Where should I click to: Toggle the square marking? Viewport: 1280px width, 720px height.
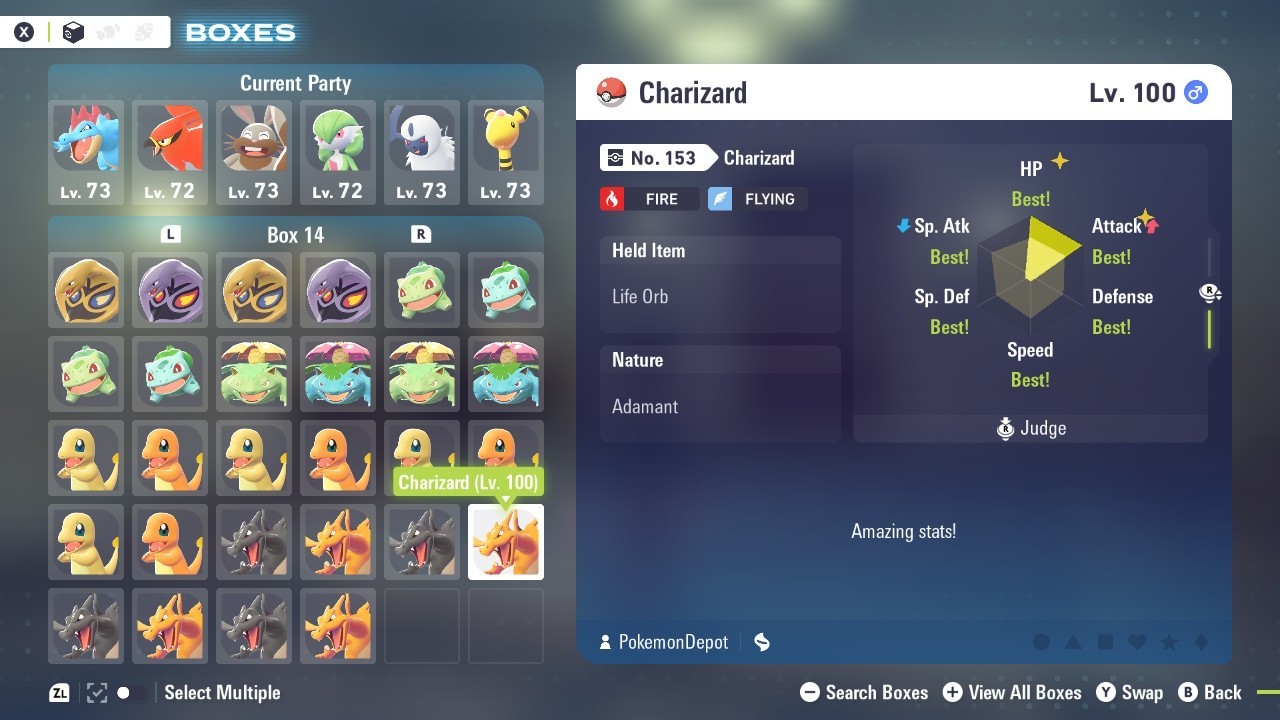[1105, 642]
